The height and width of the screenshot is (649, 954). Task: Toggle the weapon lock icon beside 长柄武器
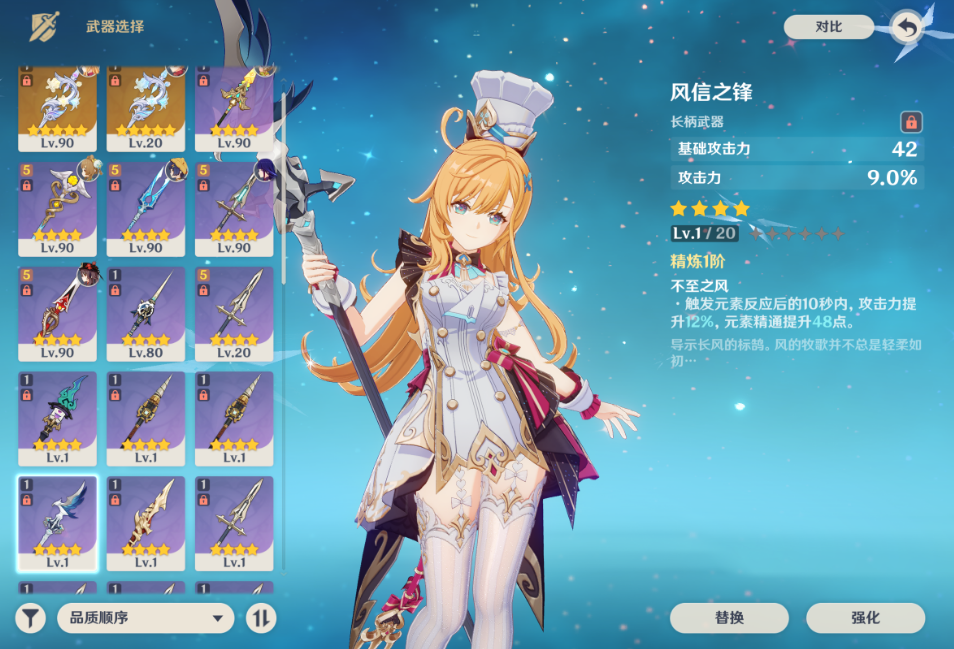[910, 122]
